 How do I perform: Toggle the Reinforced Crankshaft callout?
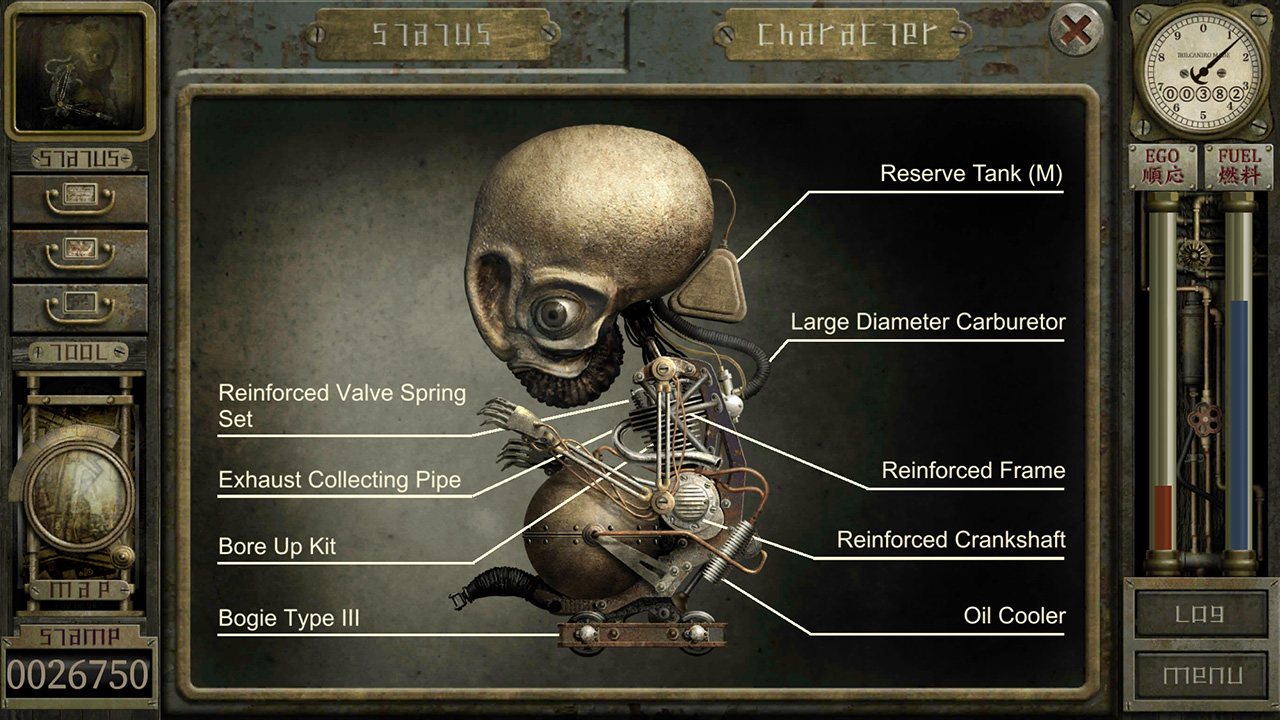coord(951,539)
